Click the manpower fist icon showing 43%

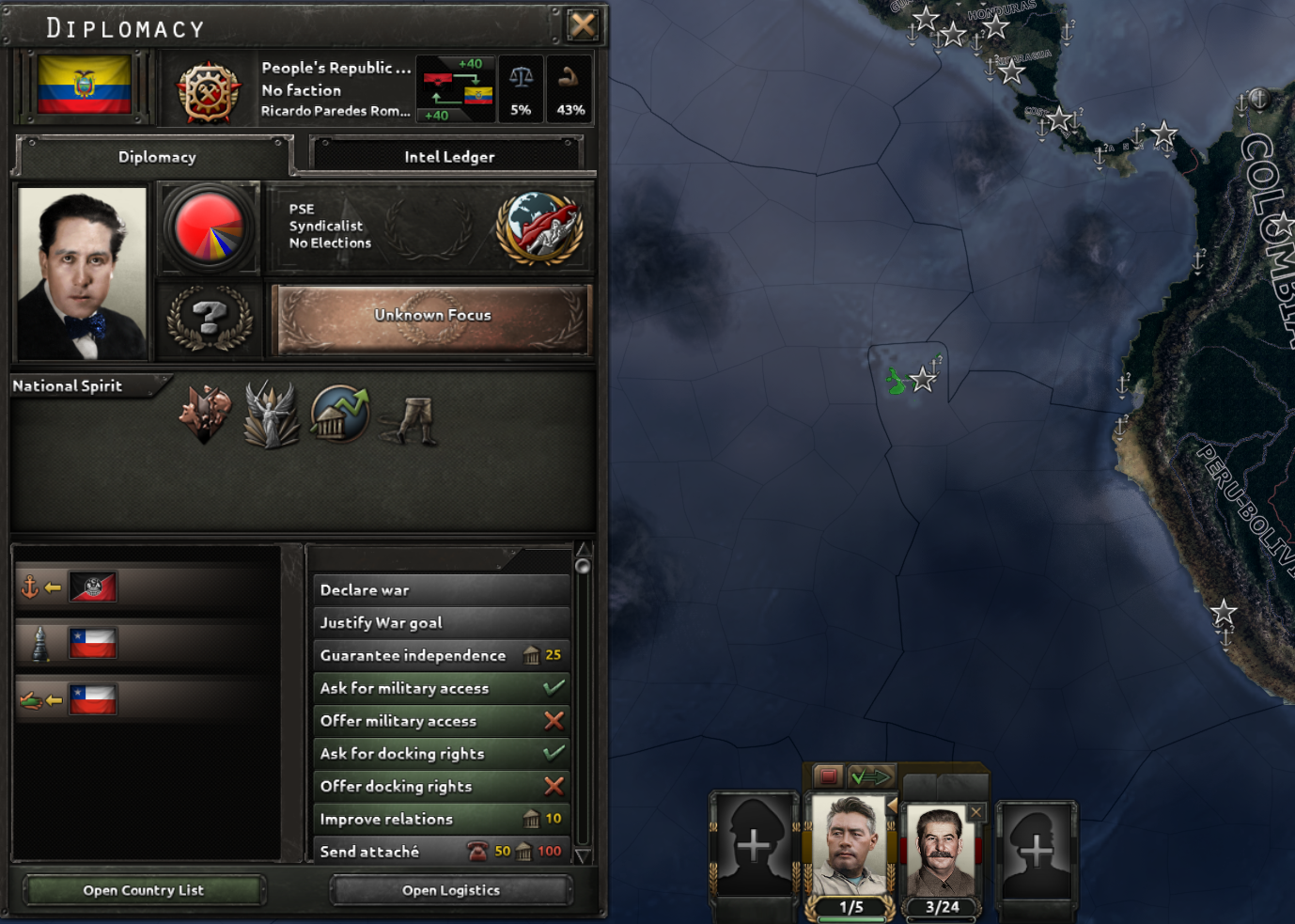[569, 87]
